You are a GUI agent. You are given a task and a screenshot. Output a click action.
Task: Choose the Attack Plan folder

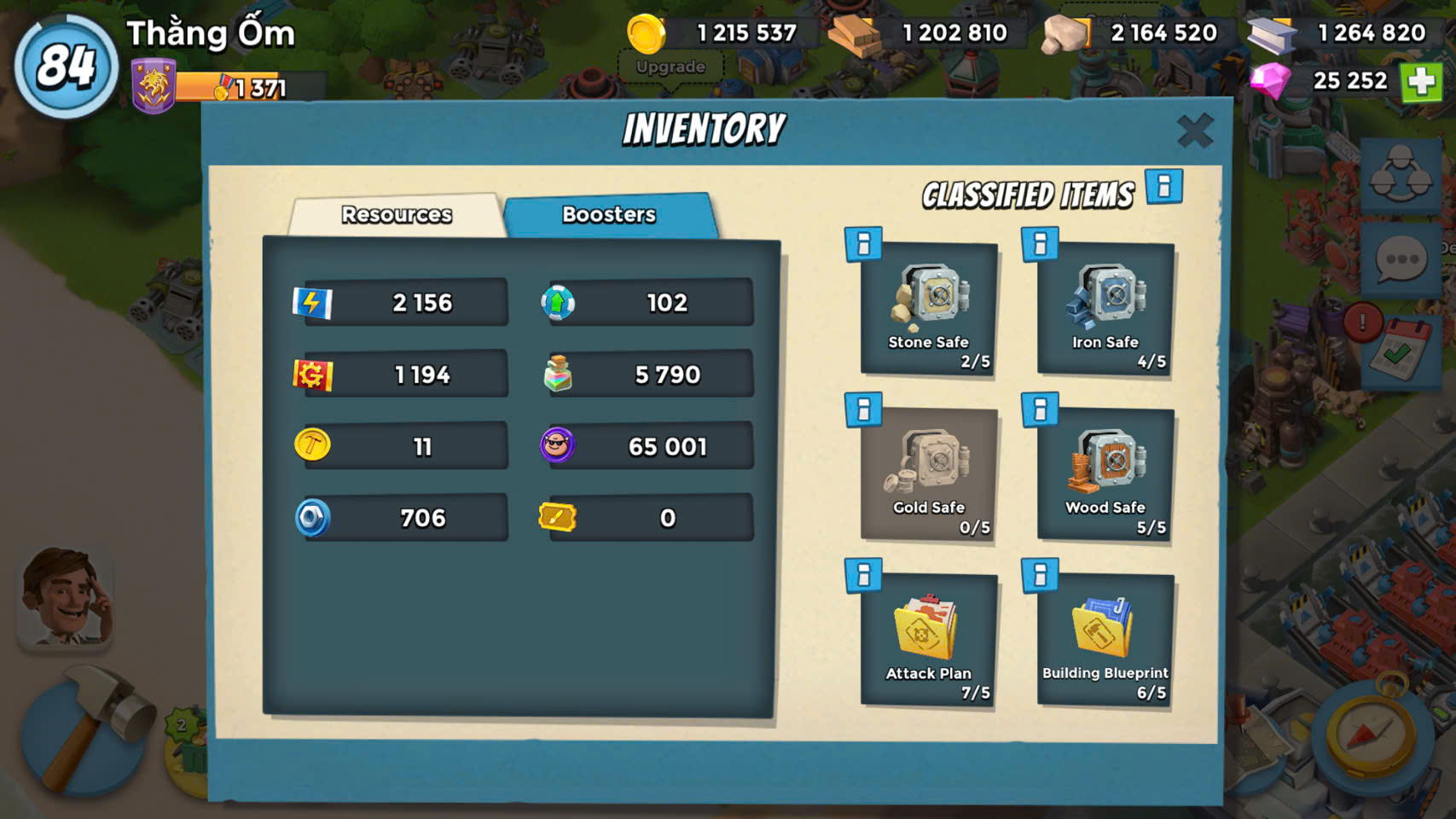tap(929, 640)
